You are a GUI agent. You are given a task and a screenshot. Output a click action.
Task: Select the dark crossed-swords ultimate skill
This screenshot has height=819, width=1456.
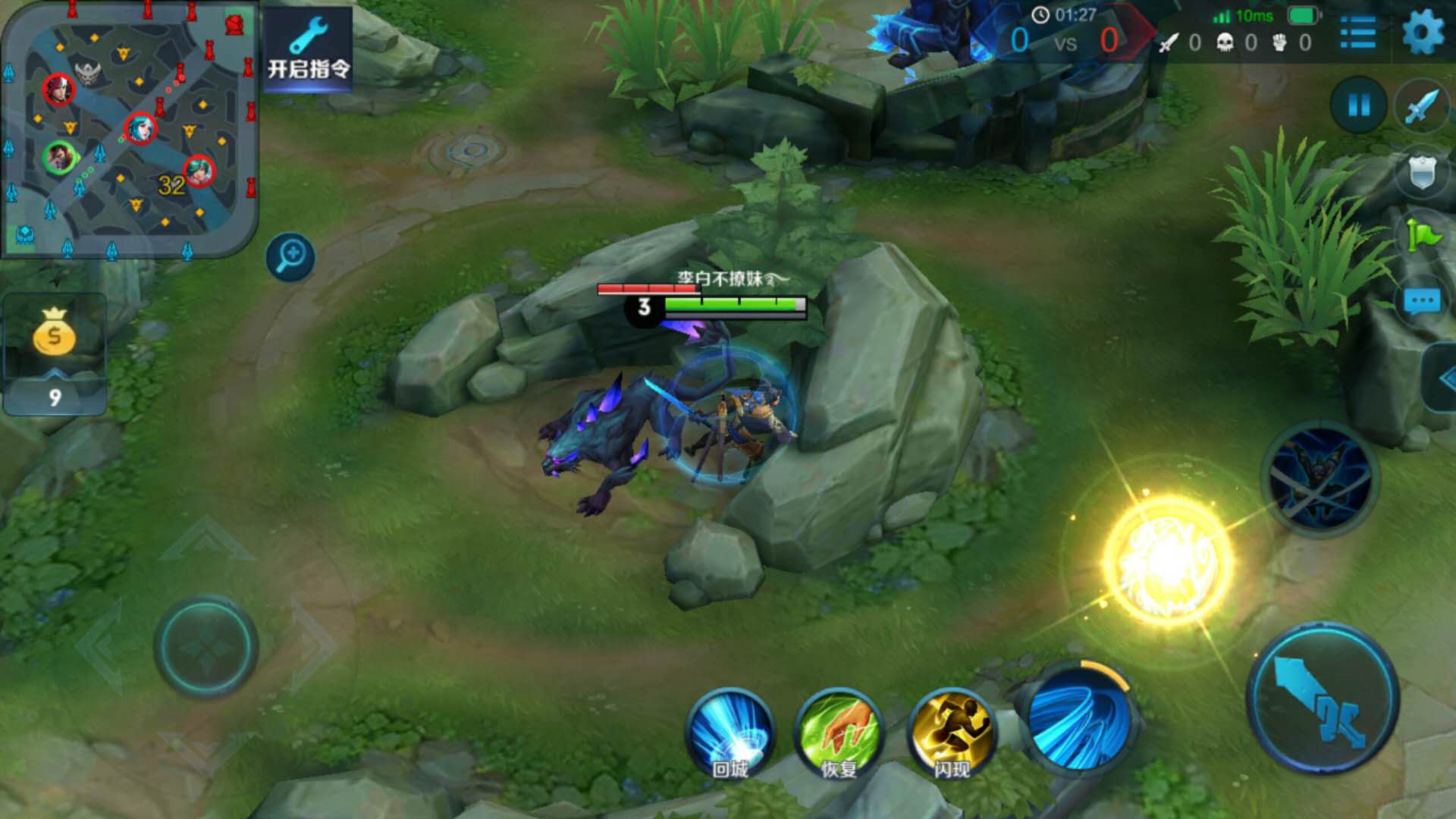(1319, 479)
